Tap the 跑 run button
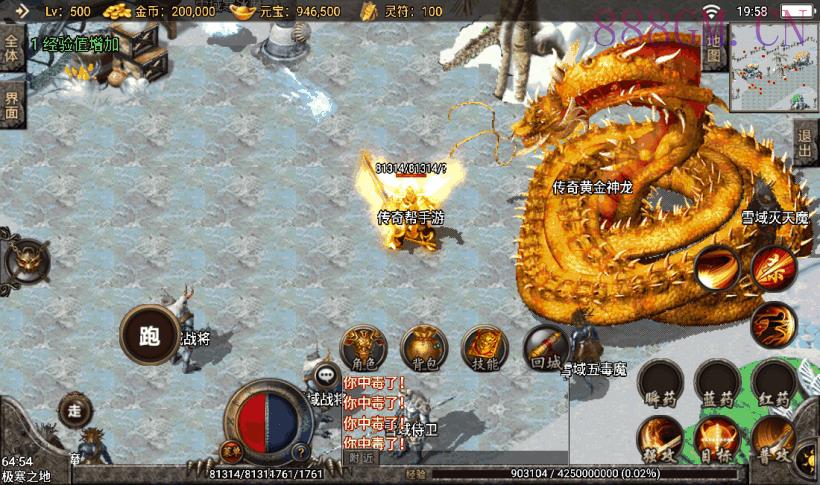This screenshot has height=485, width=820. click(x=149, y=336)
